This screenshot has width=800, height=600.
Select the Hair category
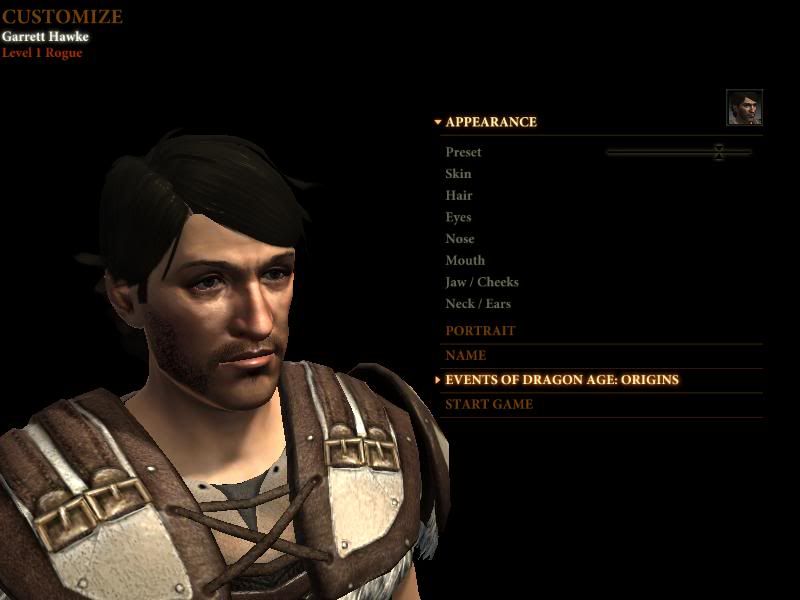coord(459,196)
